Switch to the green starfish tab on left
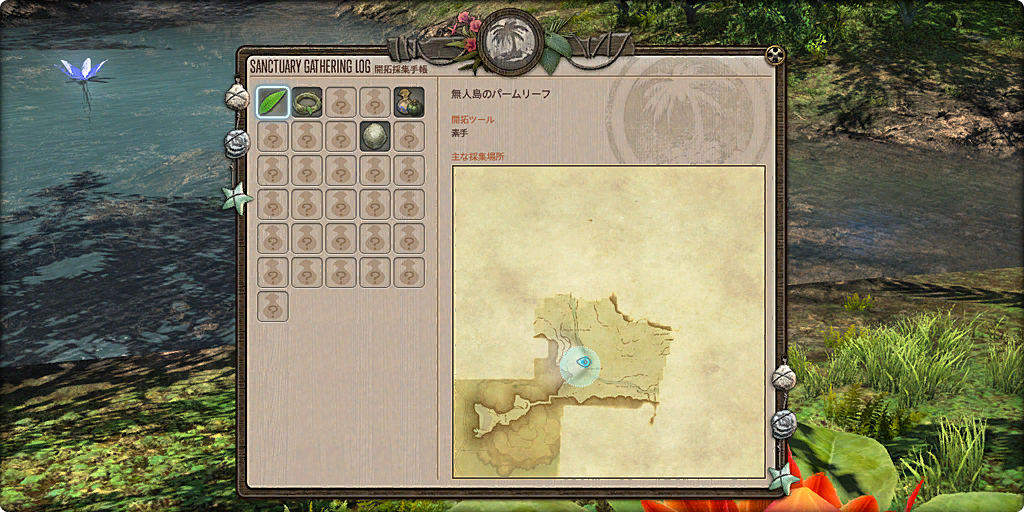The image size is (1024, 512). click(238, 197)
